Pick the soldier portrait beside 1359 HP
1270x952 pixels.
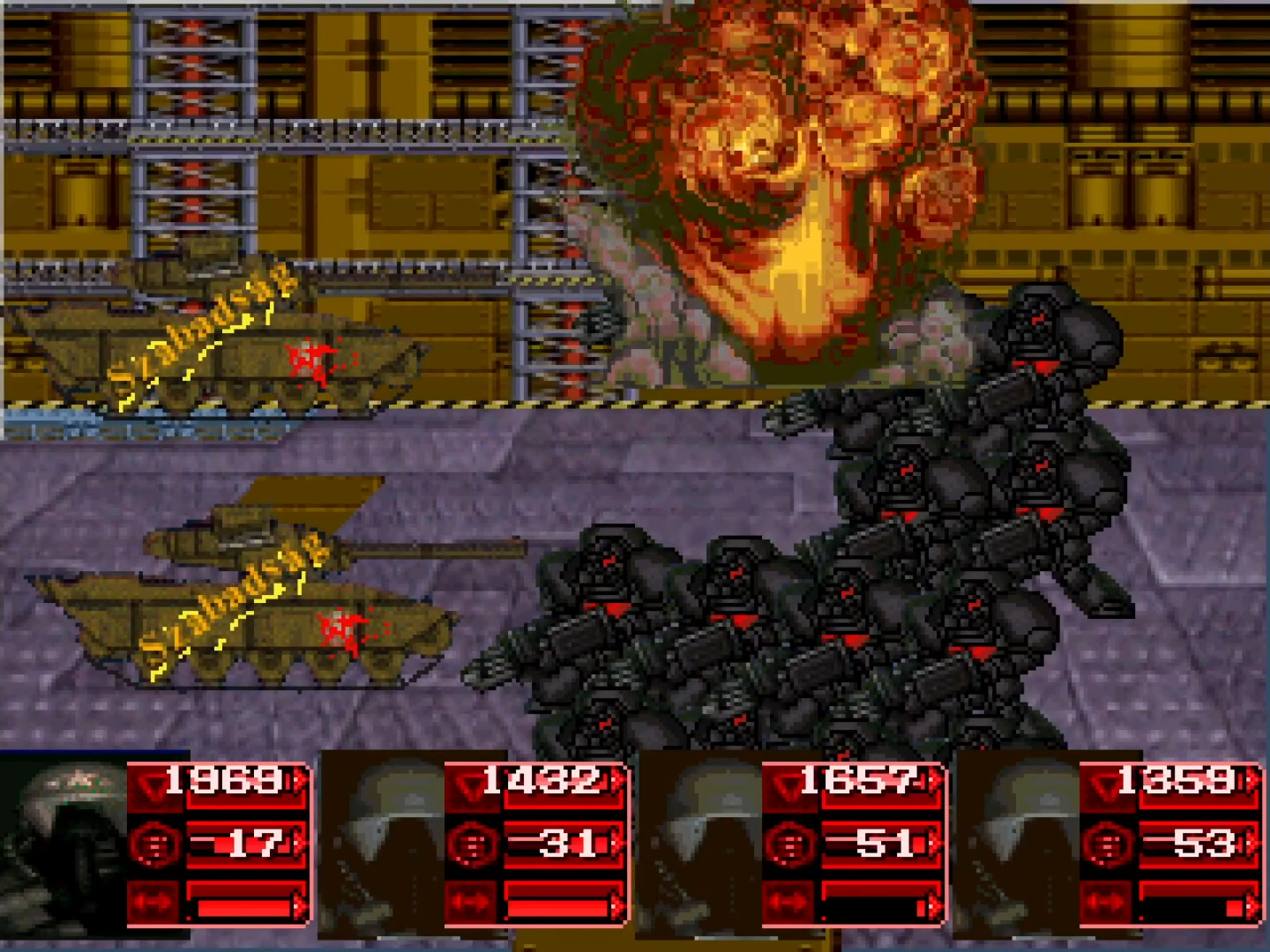[1016, 842]
